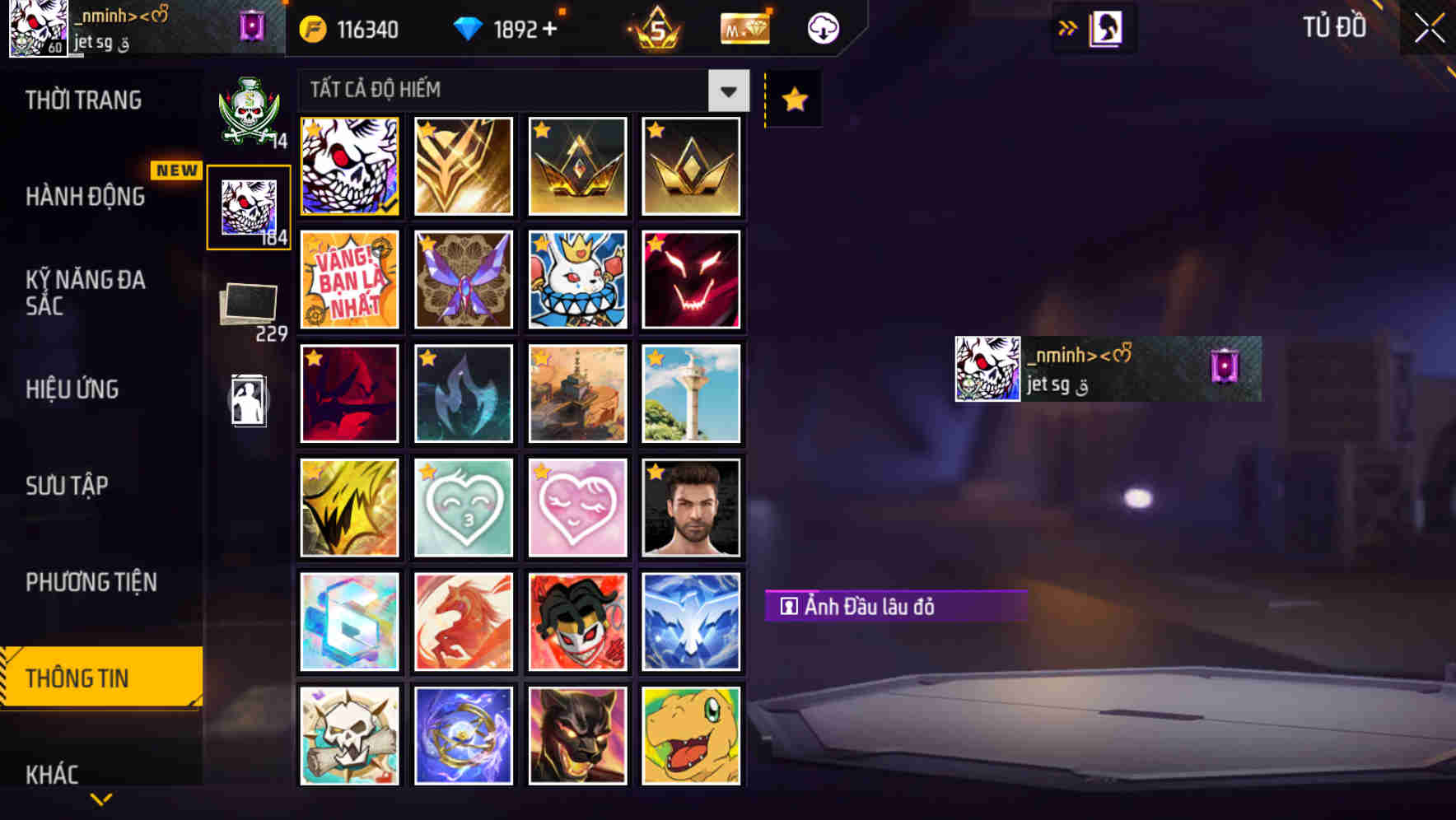Toggle the star on the pink heart avatar
Image resolution: width=1456 pixels, height=820 pixels.
(541, 472)
